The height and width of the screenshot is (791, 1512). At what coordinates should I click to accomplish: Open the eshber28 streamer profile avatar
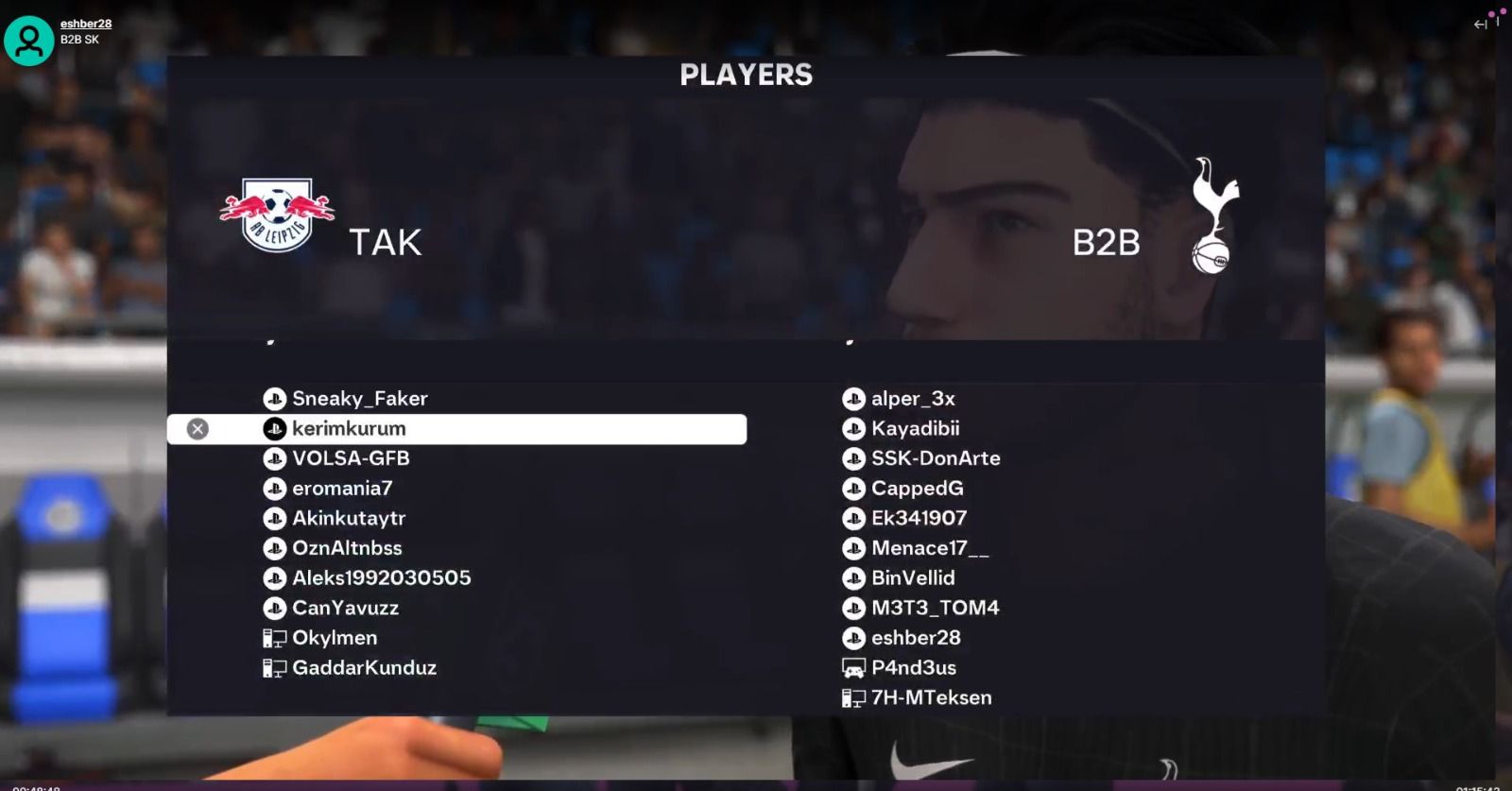tap(29, 40)
